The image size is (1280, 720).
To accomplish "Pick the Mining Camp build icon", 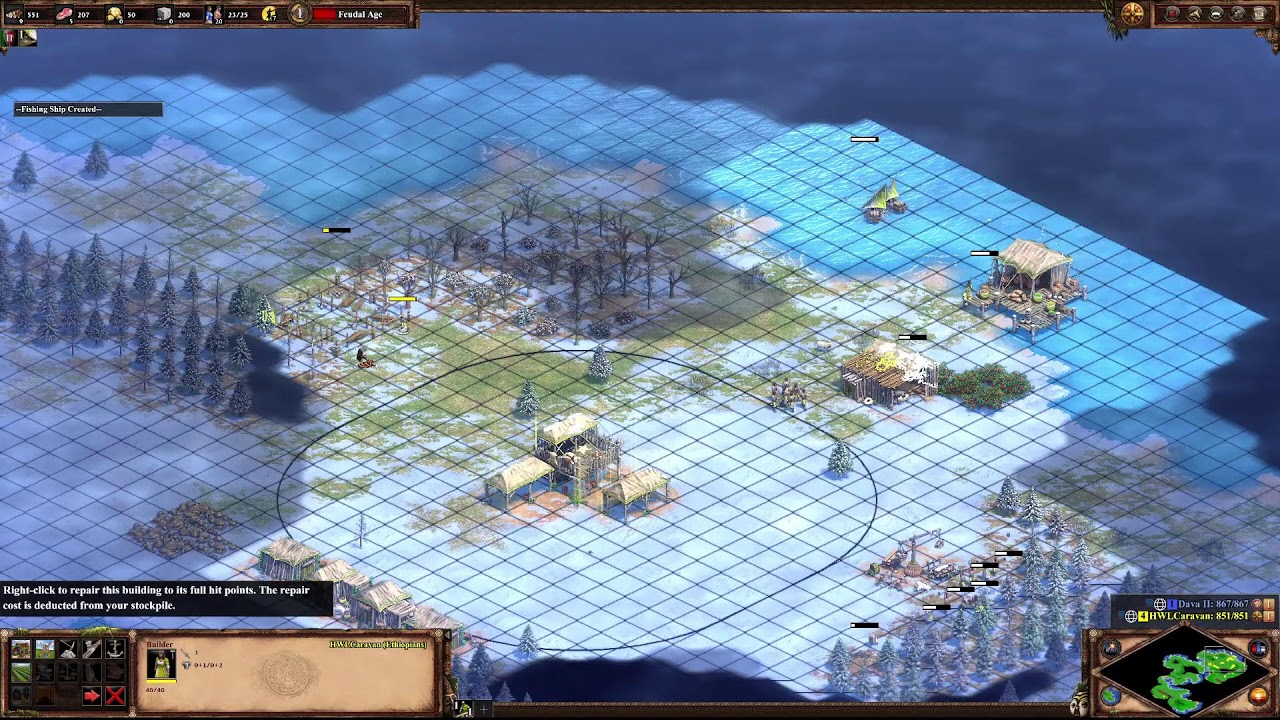I will (68, 650).
